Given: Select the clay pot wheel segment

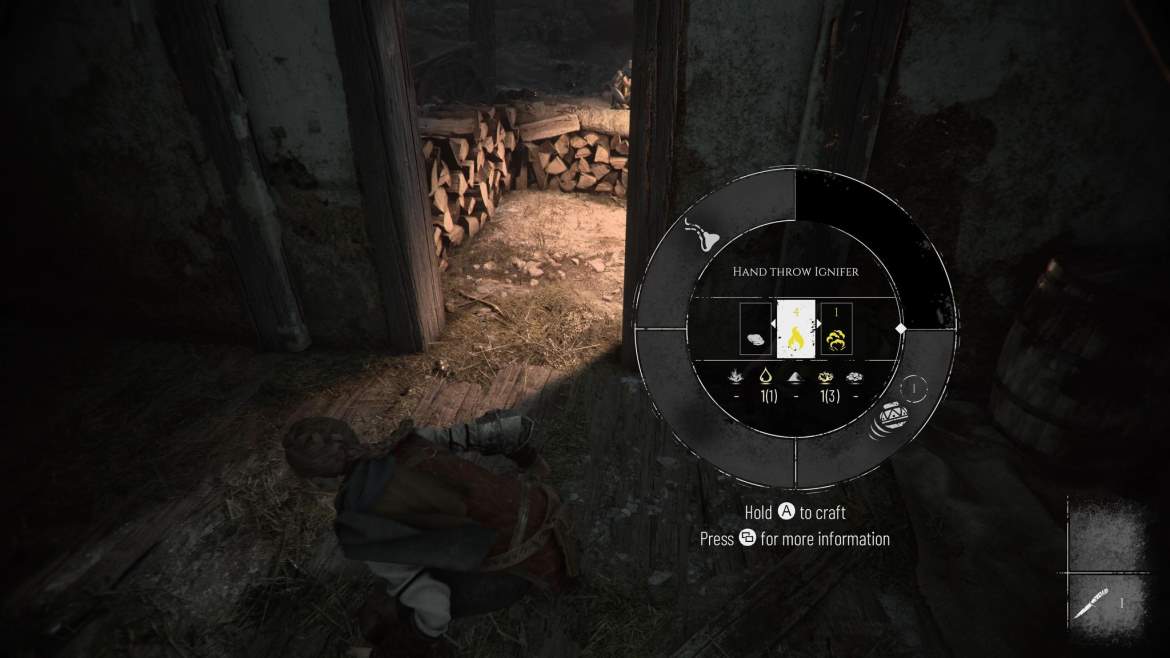Looking at the screenshot, I should 886,420.
